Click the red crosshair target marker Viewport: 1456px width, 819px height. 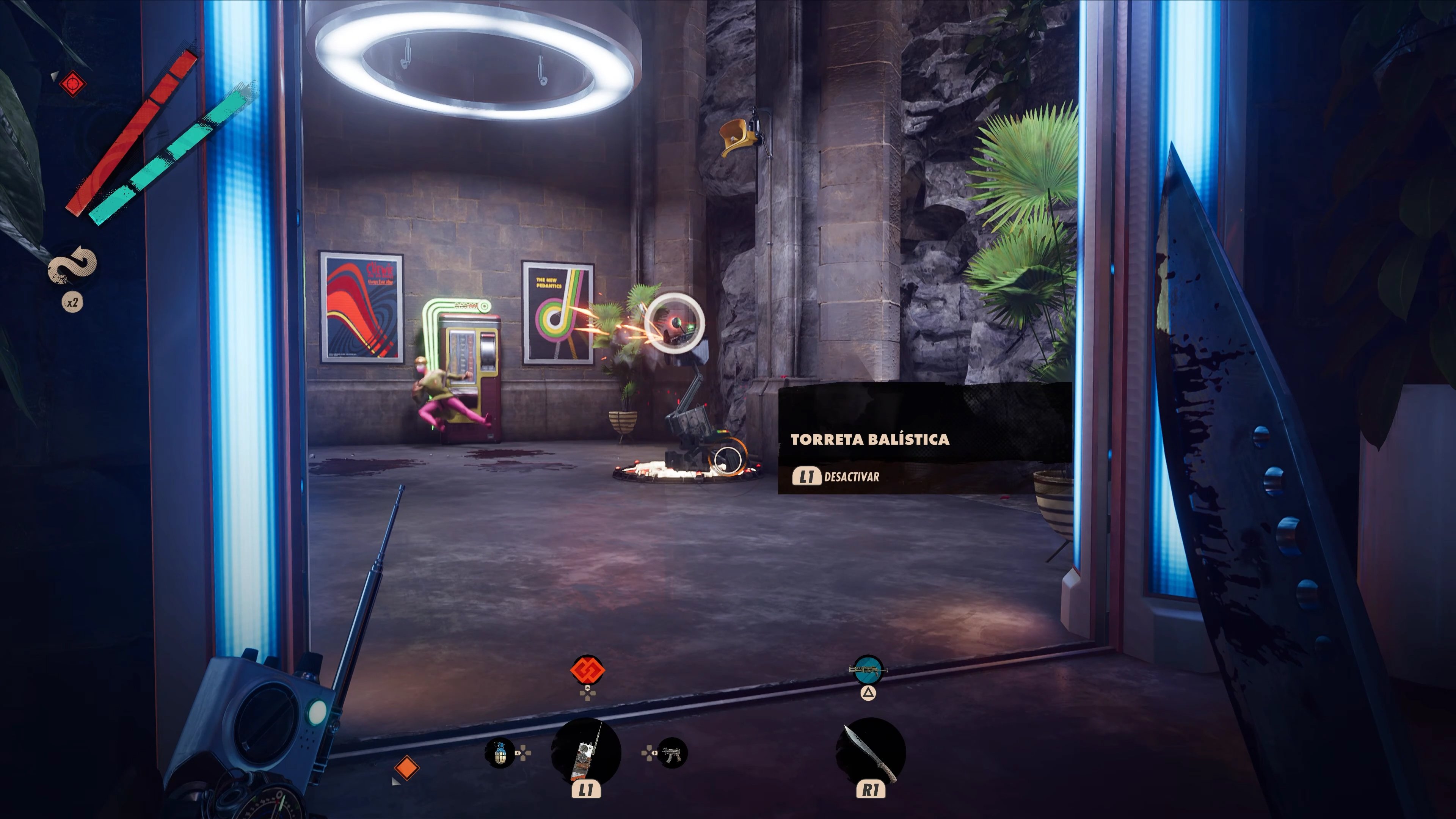72,84
